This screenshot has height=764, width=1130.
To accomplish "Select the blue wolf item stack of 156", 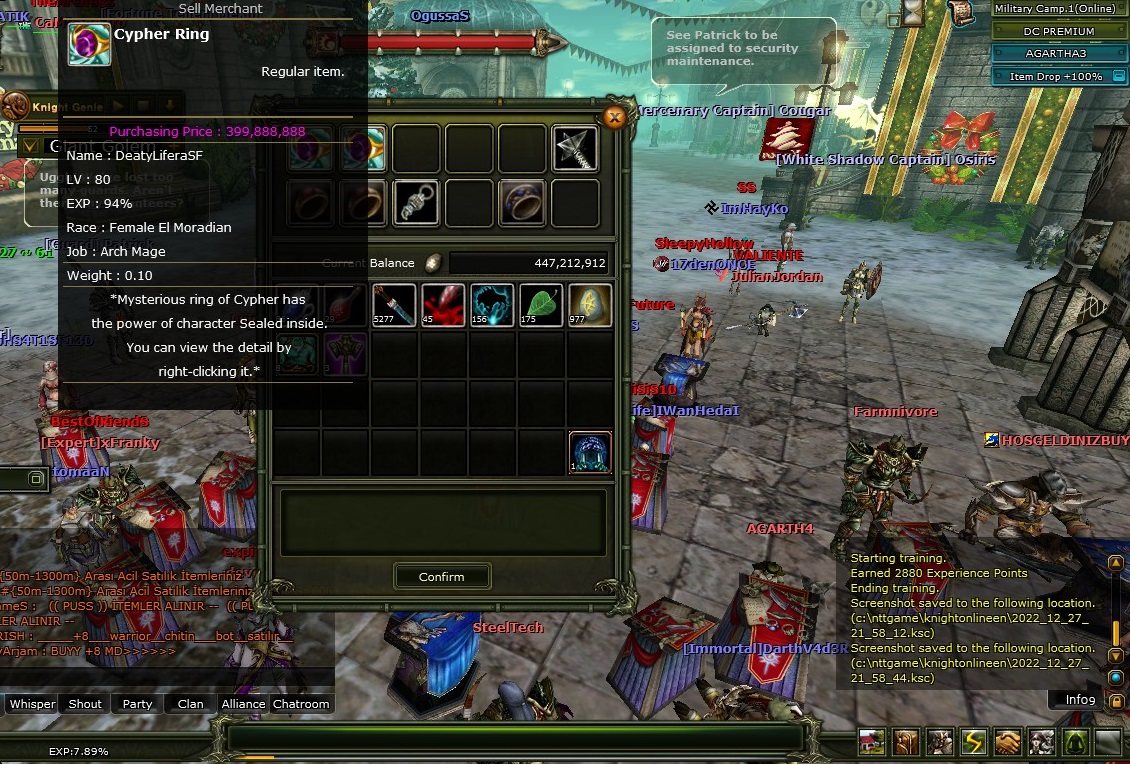I will (x=492, y=305).
